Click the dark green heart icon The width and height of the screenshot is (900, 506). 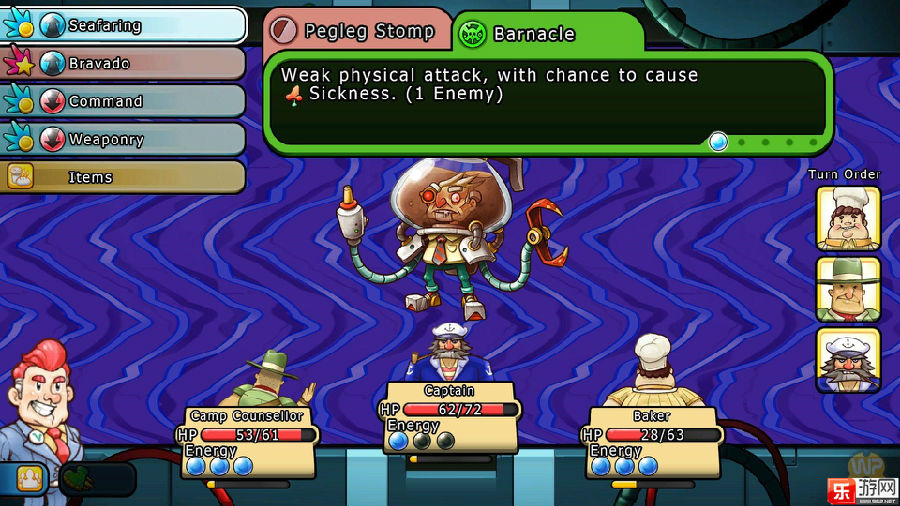tap(77, 478)
